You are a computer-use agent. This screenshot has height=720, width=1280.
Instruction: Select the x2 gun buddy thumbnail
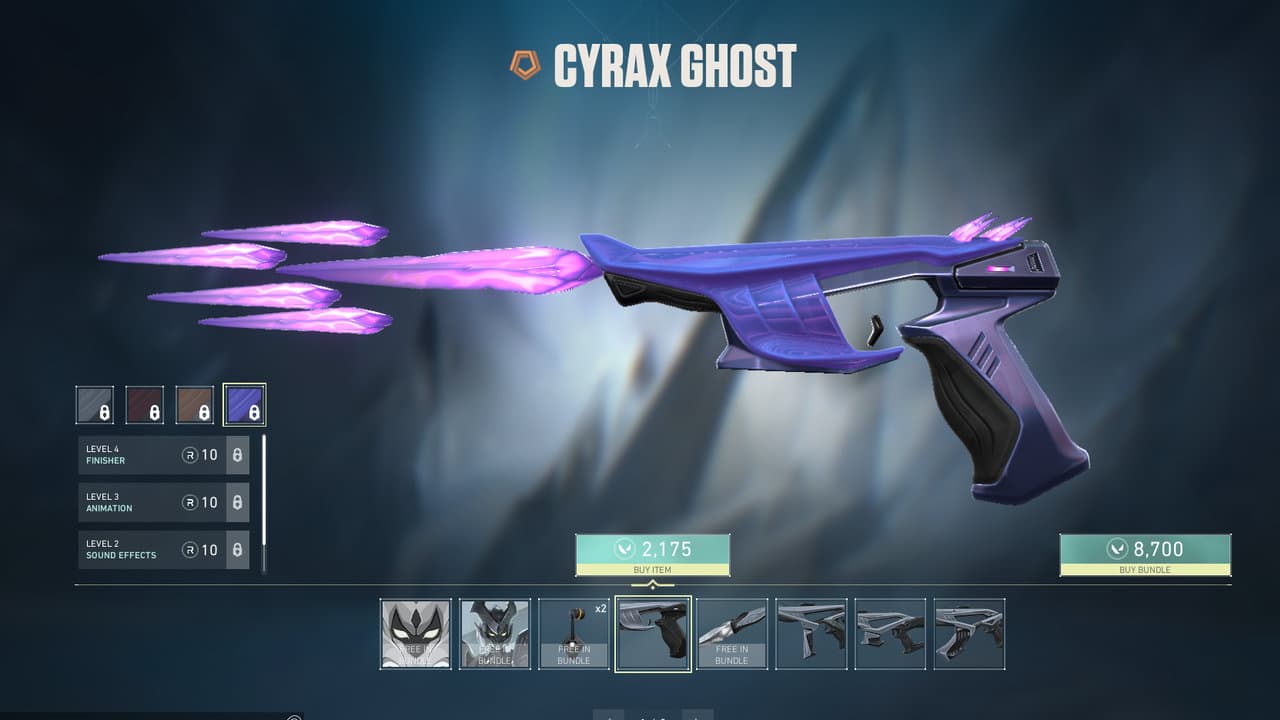[573, 633]
